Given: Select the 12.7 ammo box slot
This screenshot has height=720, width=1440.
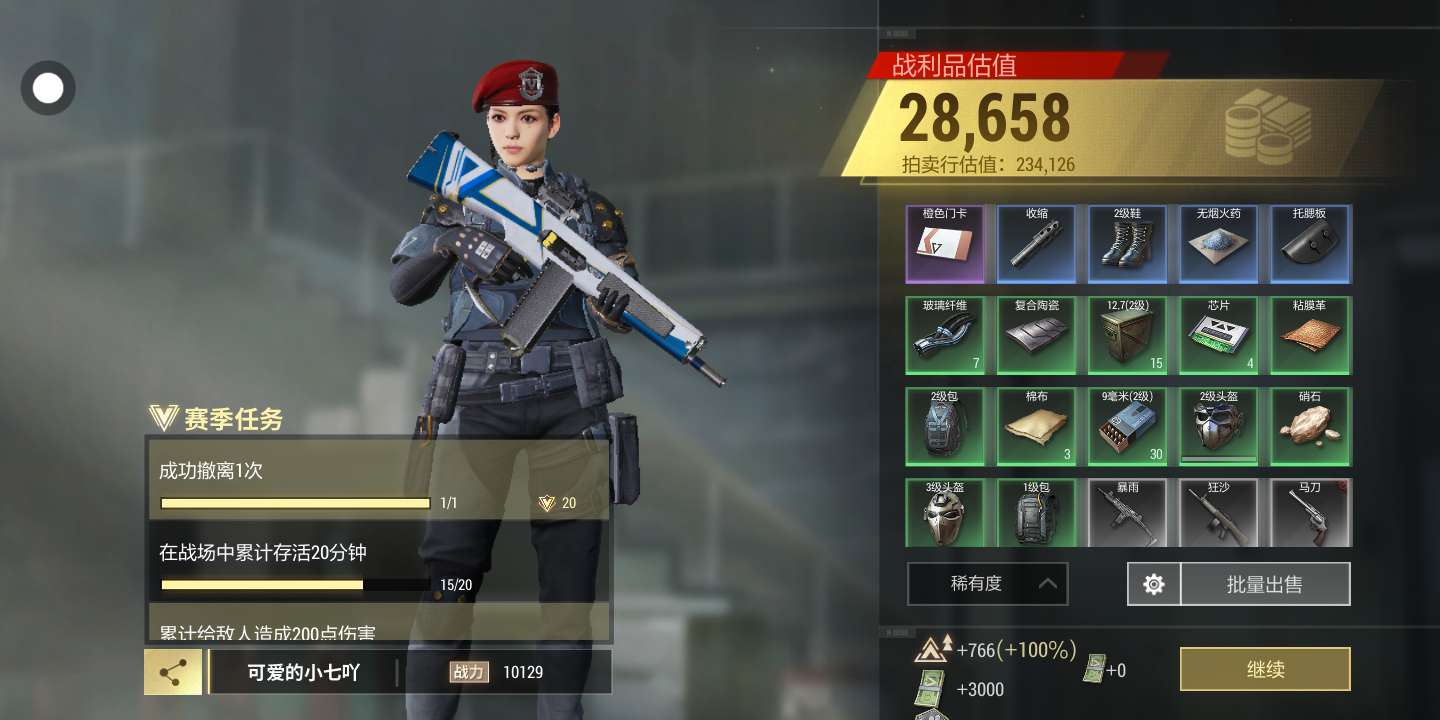Looking at the screenshot, I should point(1128,335).
